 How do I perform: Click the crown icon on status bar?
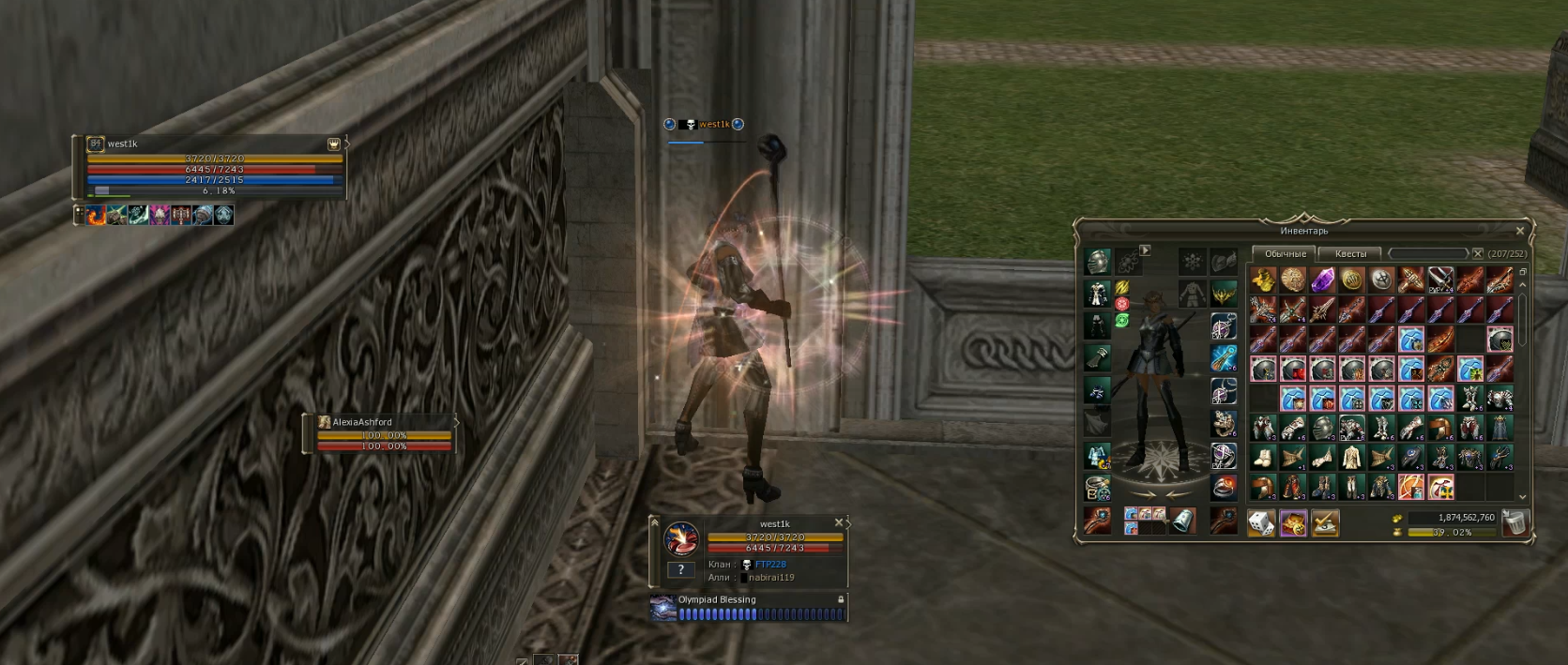coord(333,144)
